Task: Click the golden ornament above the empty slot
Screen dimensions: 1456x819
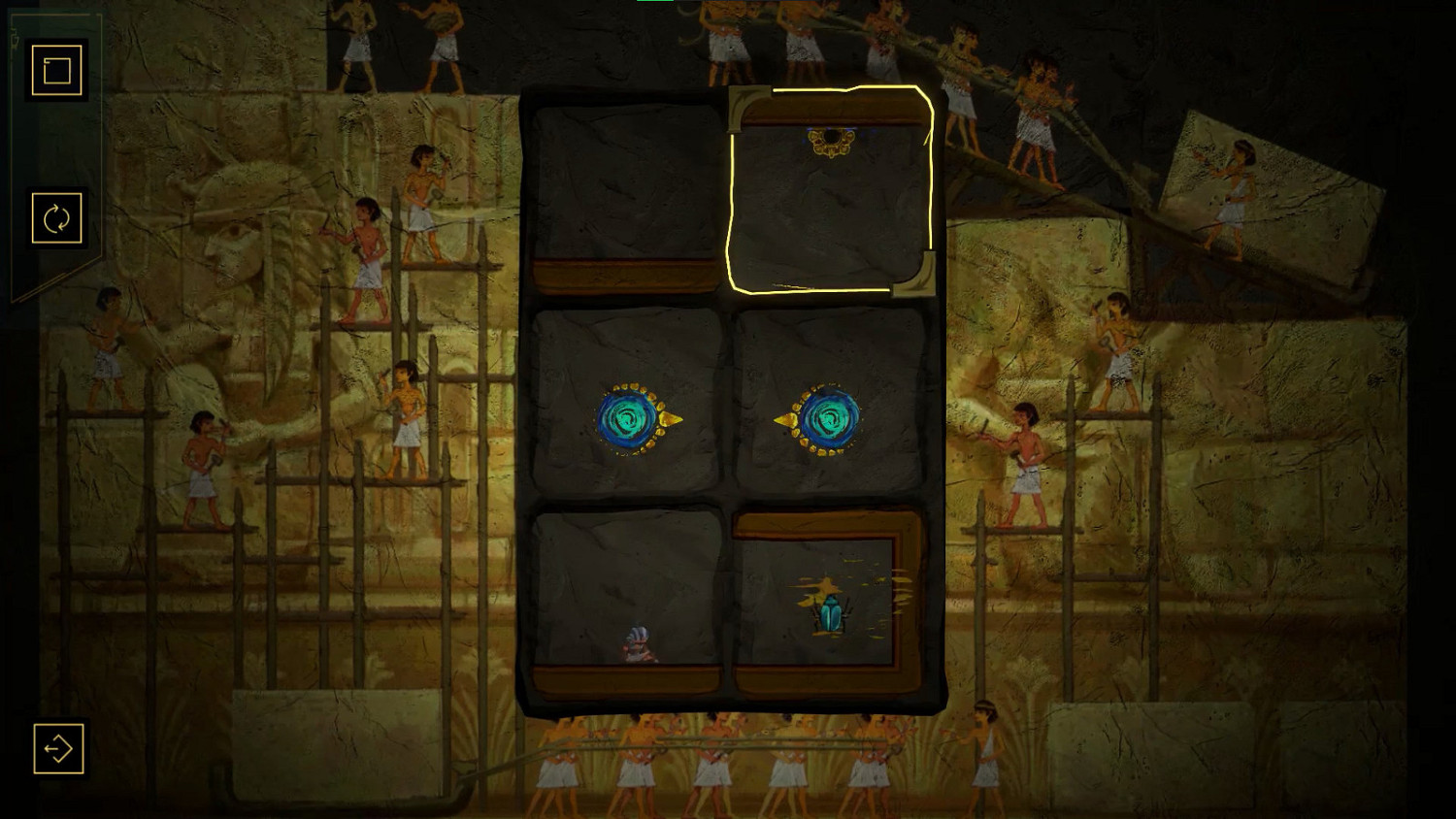Action: click(x=830, y=140)
